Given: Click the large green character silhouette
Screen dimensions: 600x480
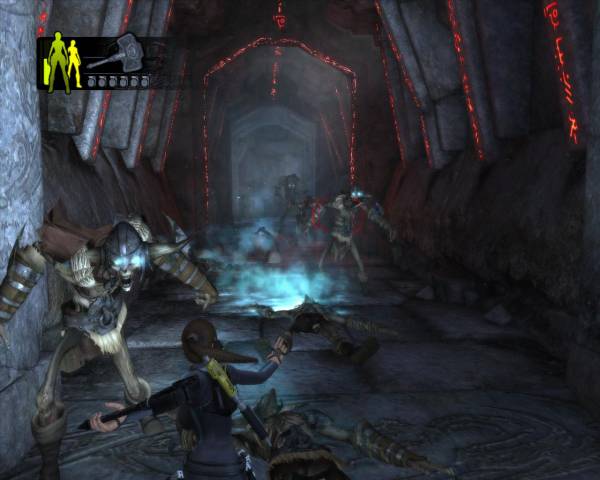Looking at the screenshot, I should coord(55,62).
